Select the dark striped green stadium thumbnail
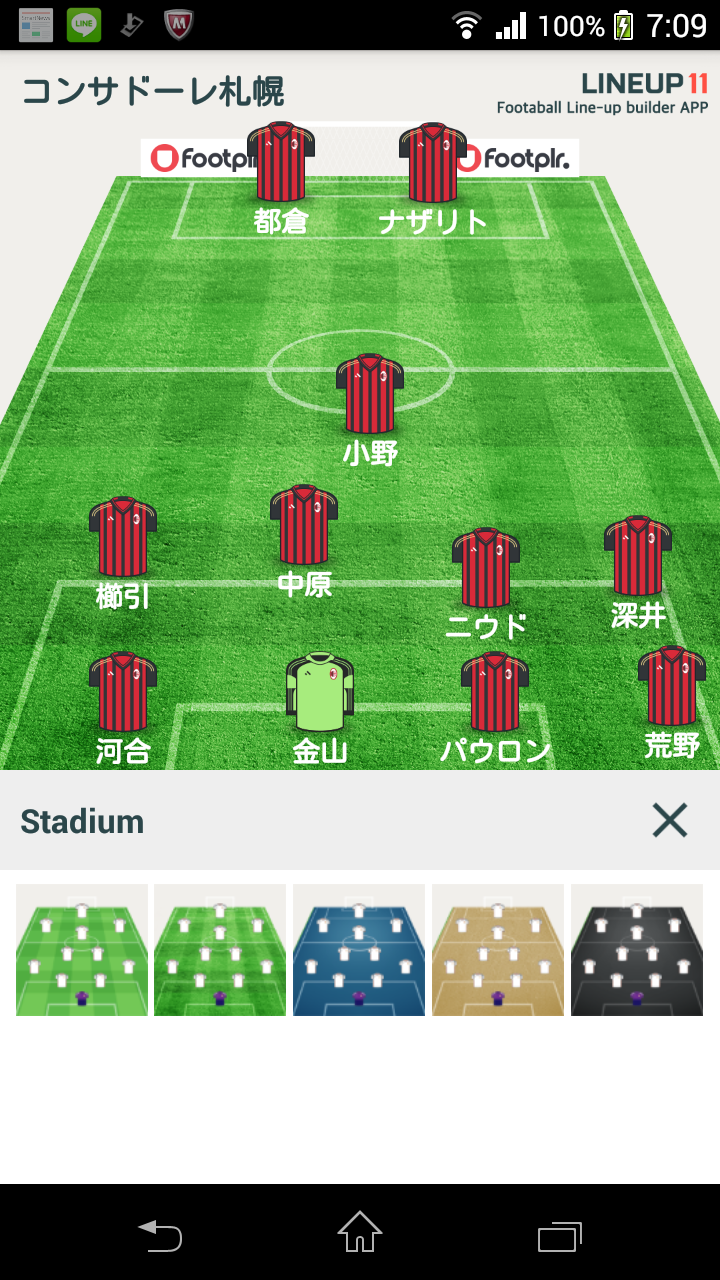Screen dimensions: 720x1280 tap(220, 950)
